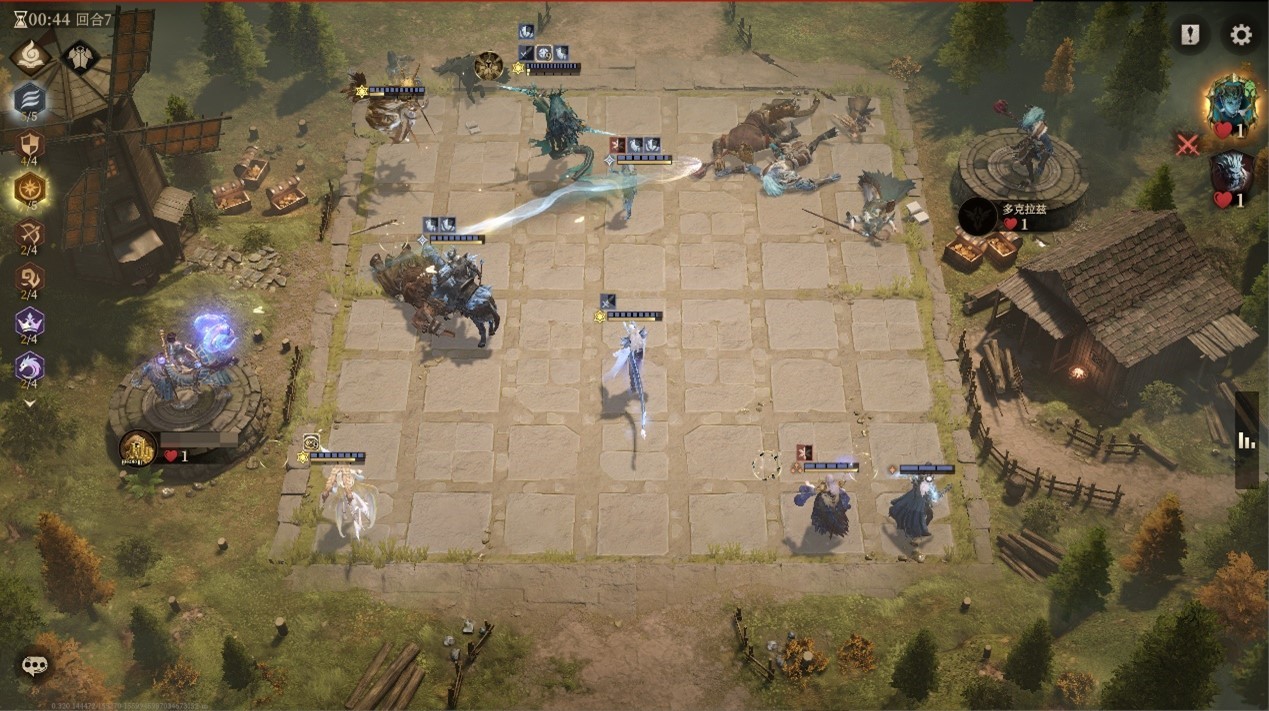Click your golden castle player avatar
Viewport: 1269px width, 711px height.
[x=138, y=449]
